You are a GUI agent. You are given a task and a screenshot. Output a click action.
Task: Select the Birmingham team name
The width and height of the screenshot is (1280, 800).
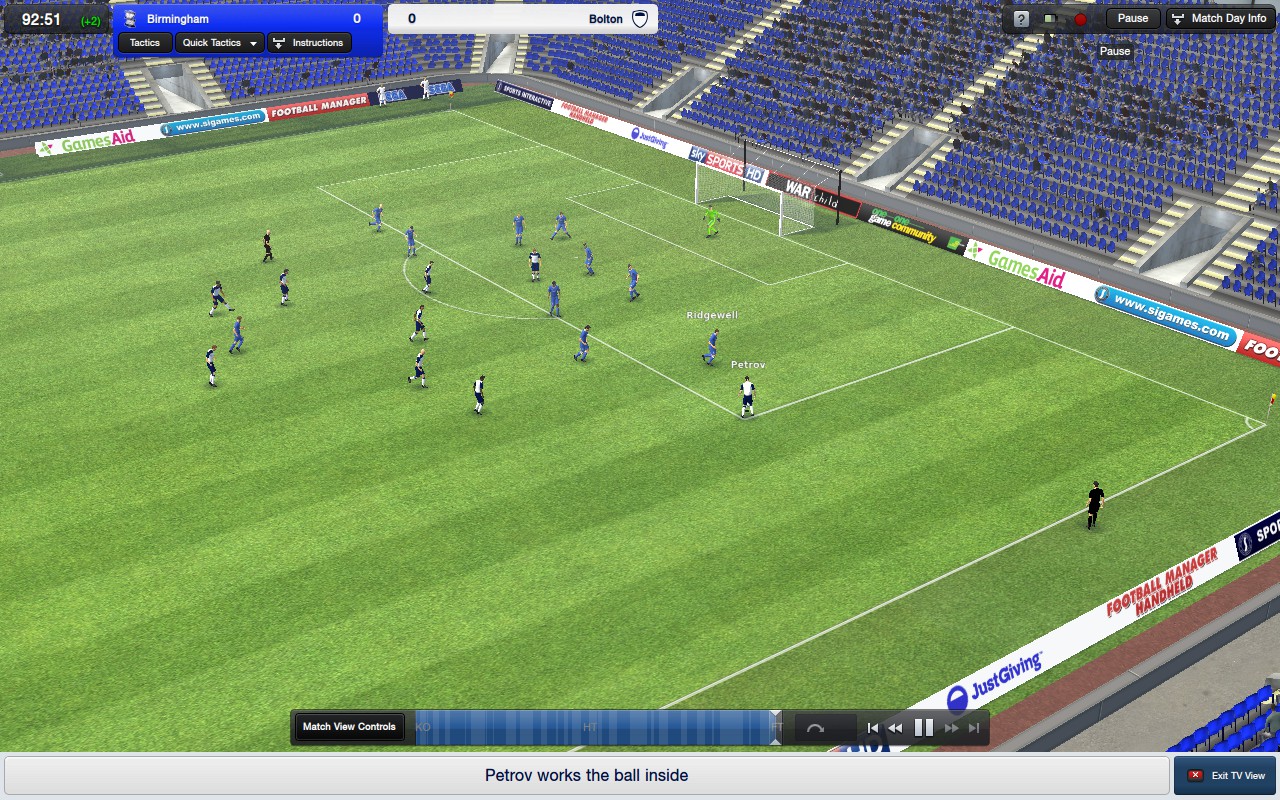pyautogui.click(x=178, y=19)
